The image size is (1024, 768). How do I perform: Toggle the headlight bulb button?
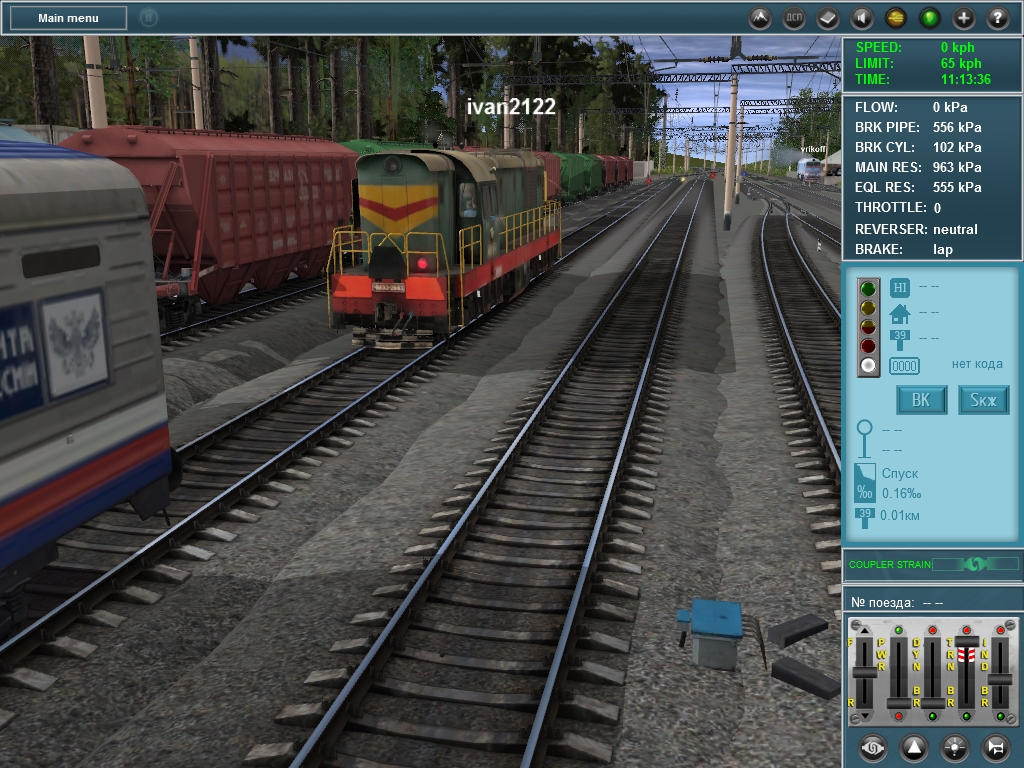pos(955,747)
